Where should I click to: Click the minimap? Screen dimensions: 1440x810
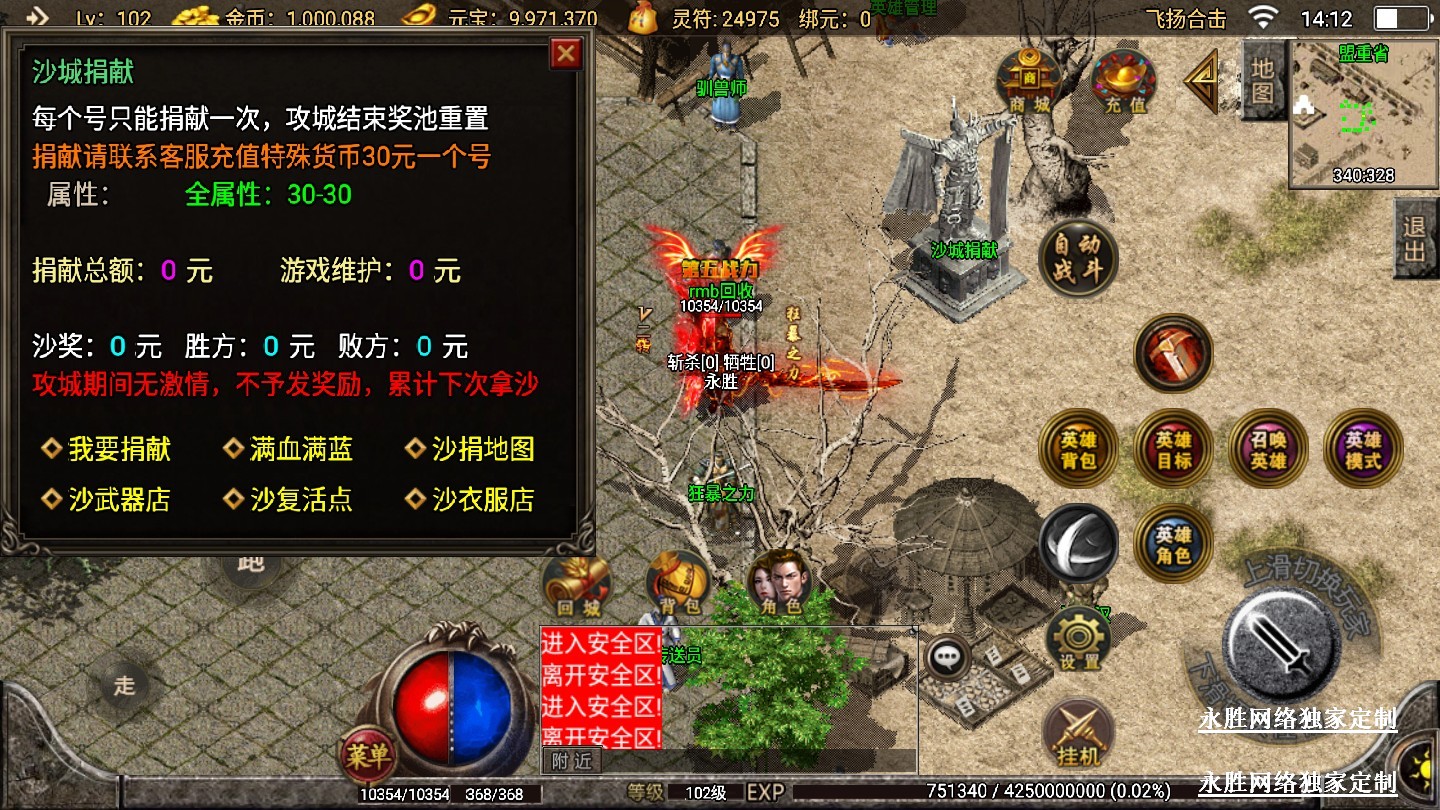pyautogui.click(x=1363, y=113)
